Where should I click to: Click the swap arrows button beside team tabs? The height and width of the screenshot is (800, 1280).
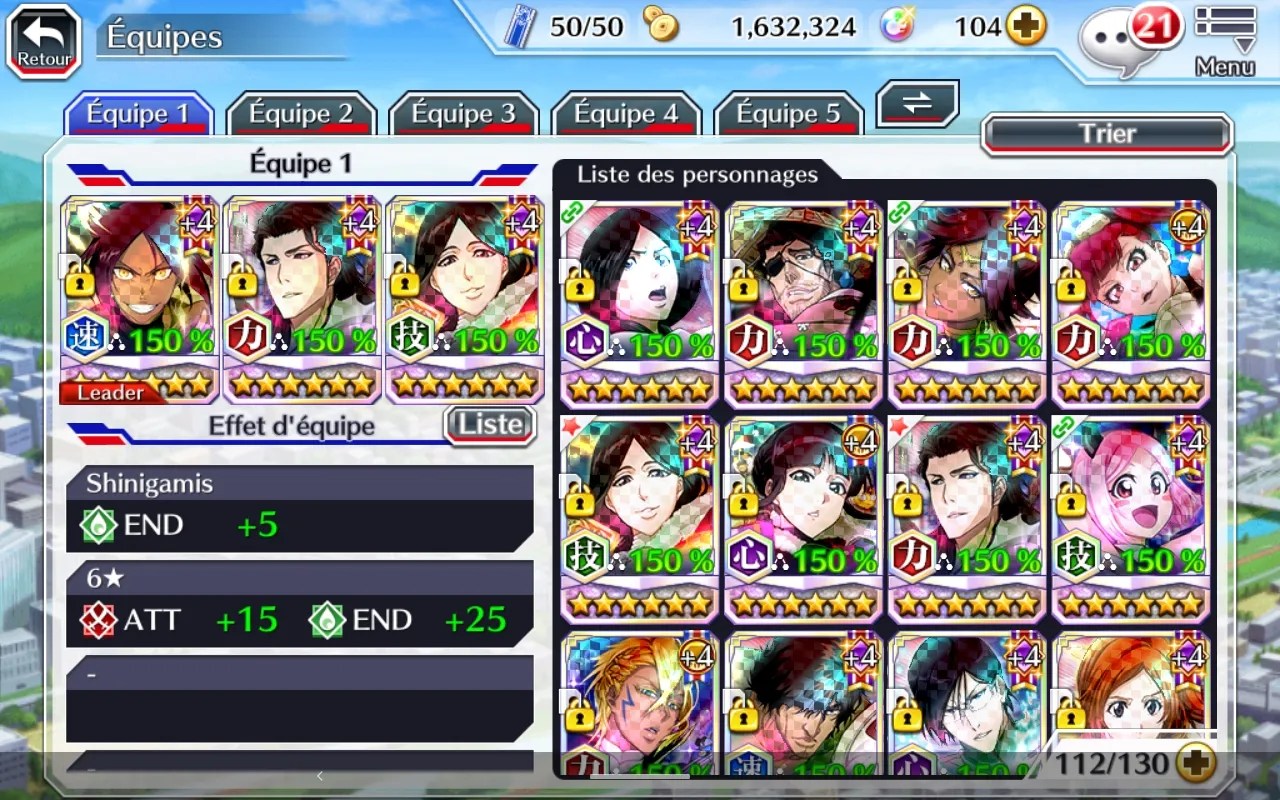[917, 104]
